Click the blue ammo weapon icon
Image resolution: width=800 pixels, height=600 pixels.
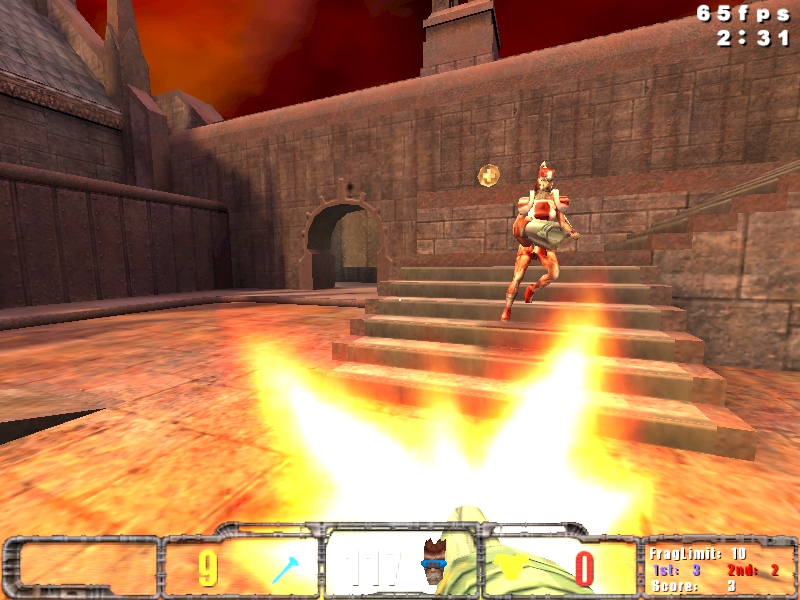[284, 570]
